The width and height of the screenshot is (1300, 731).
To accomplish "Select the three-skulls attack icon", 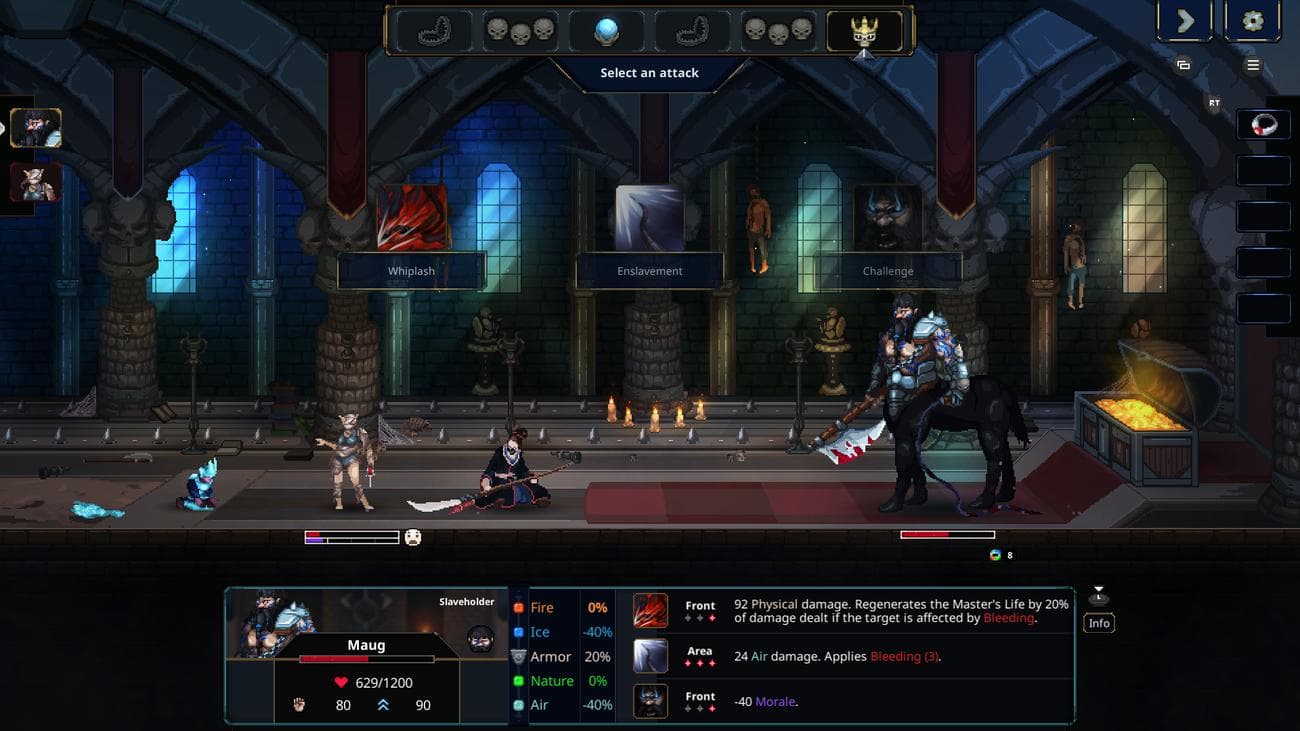I will coord(520,30).
